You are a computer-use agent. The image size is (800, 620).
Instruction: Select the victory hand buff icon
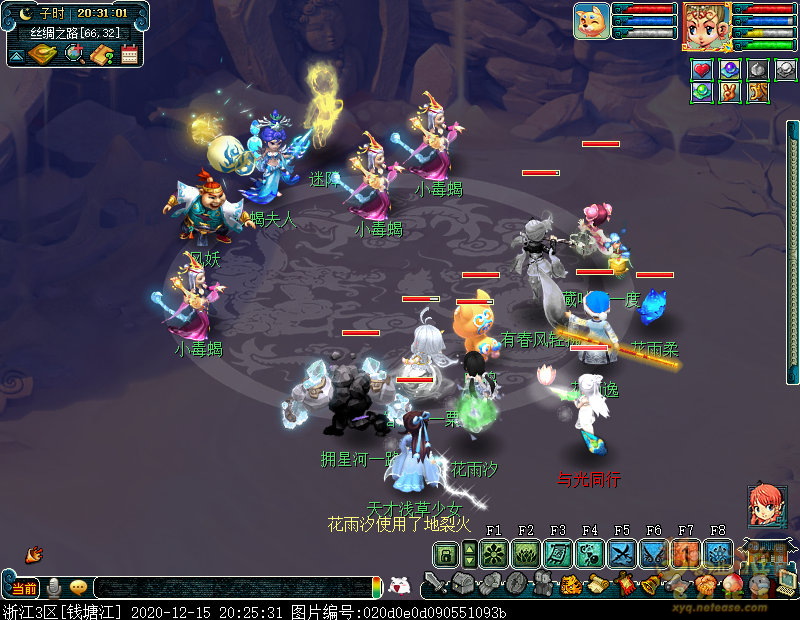pos(730,92)
